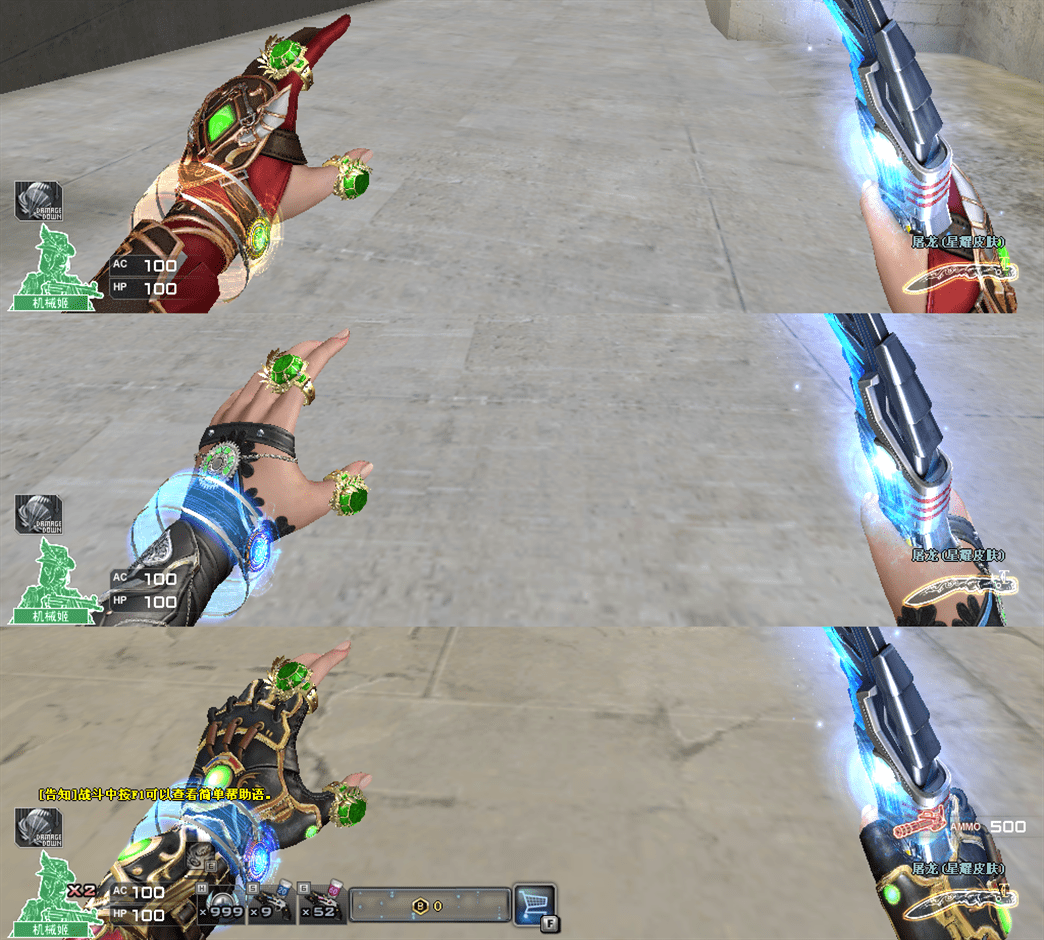
Task: Use the pistol slot with x9
Action: click(x=271, y=904)
